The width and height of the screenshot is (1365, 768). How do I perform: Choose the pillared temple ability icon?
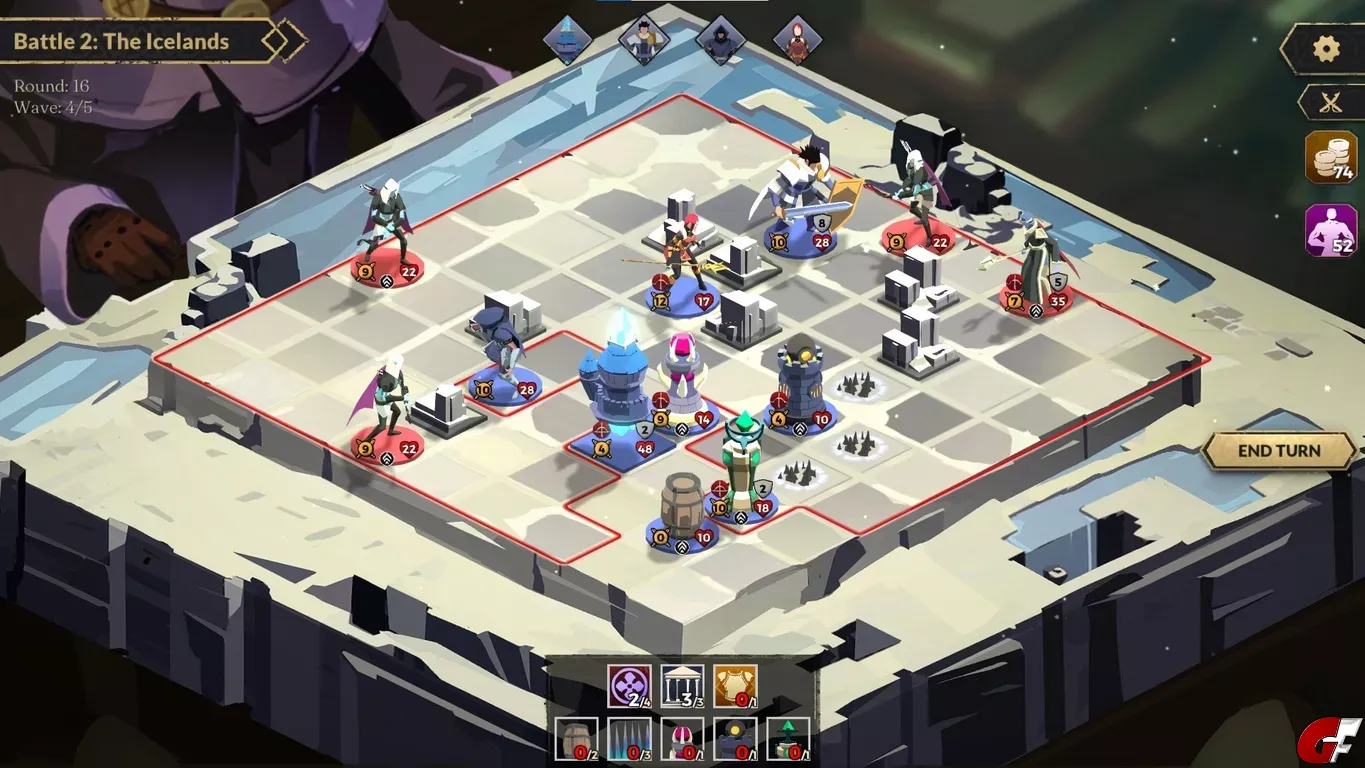(682, 685)
